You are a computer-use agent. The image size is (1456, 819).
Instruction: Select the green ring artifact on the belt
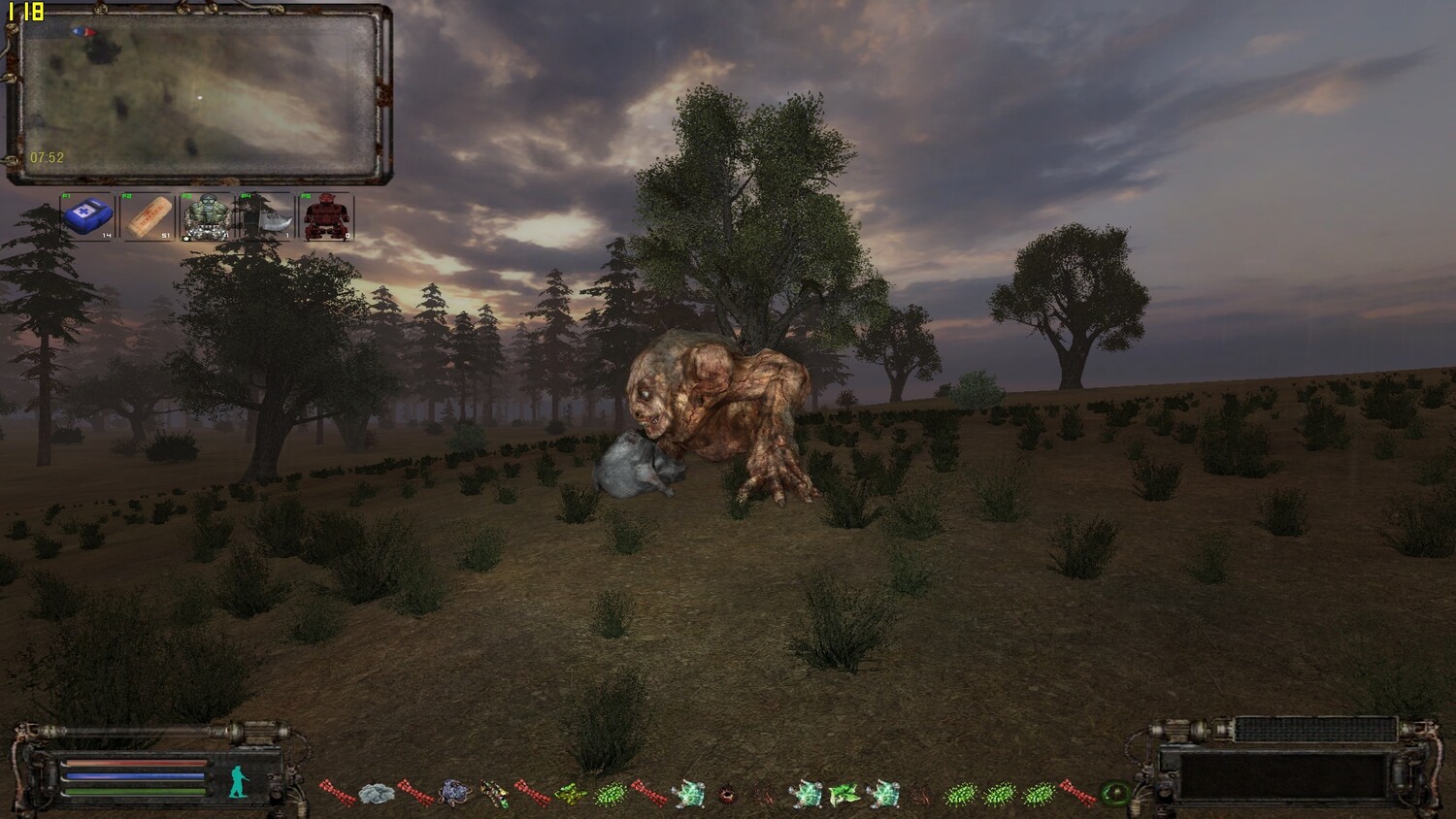click(1114, 794)
